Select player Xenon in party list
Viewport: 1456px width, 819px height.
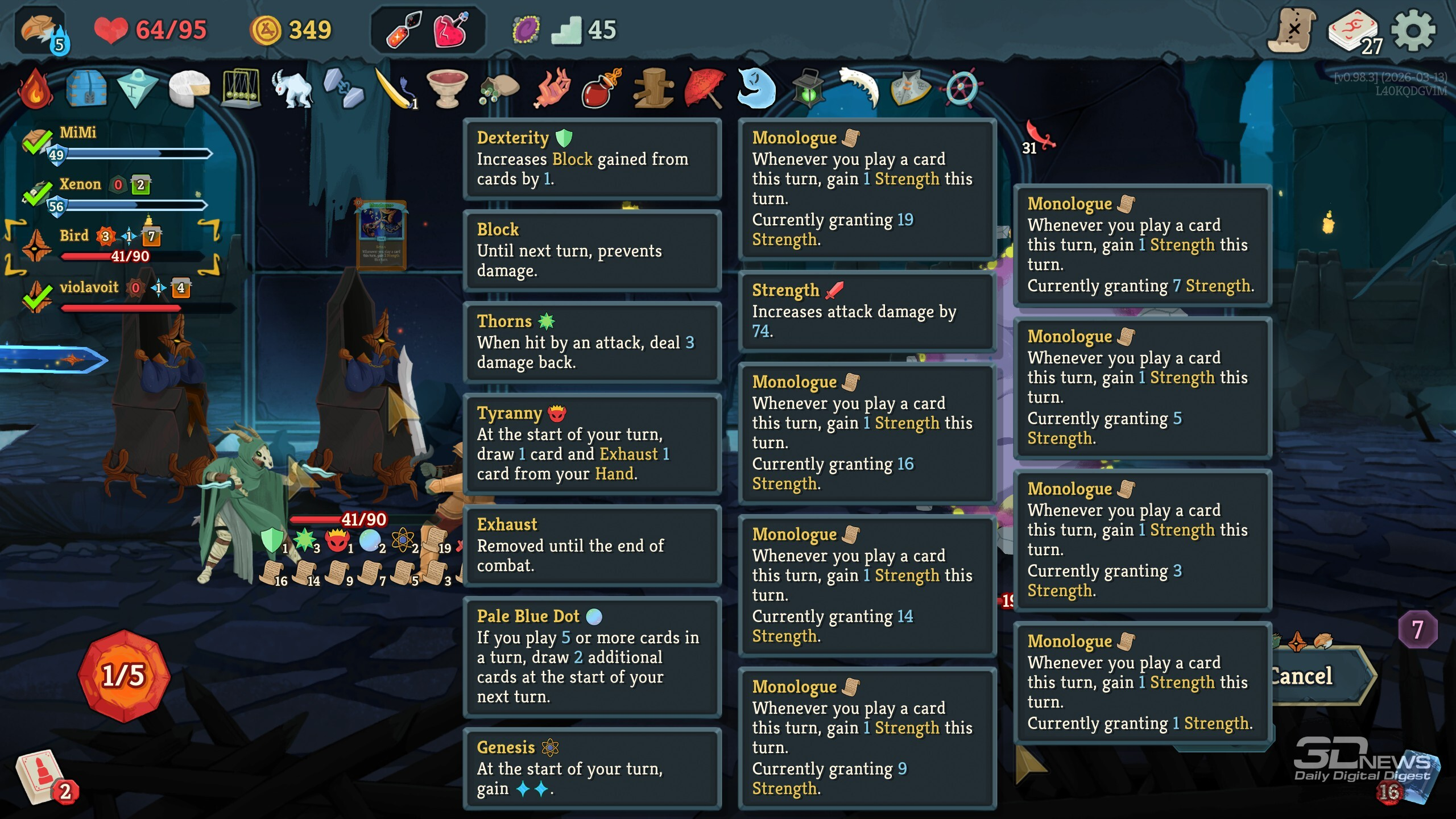(x=80, y=184)
